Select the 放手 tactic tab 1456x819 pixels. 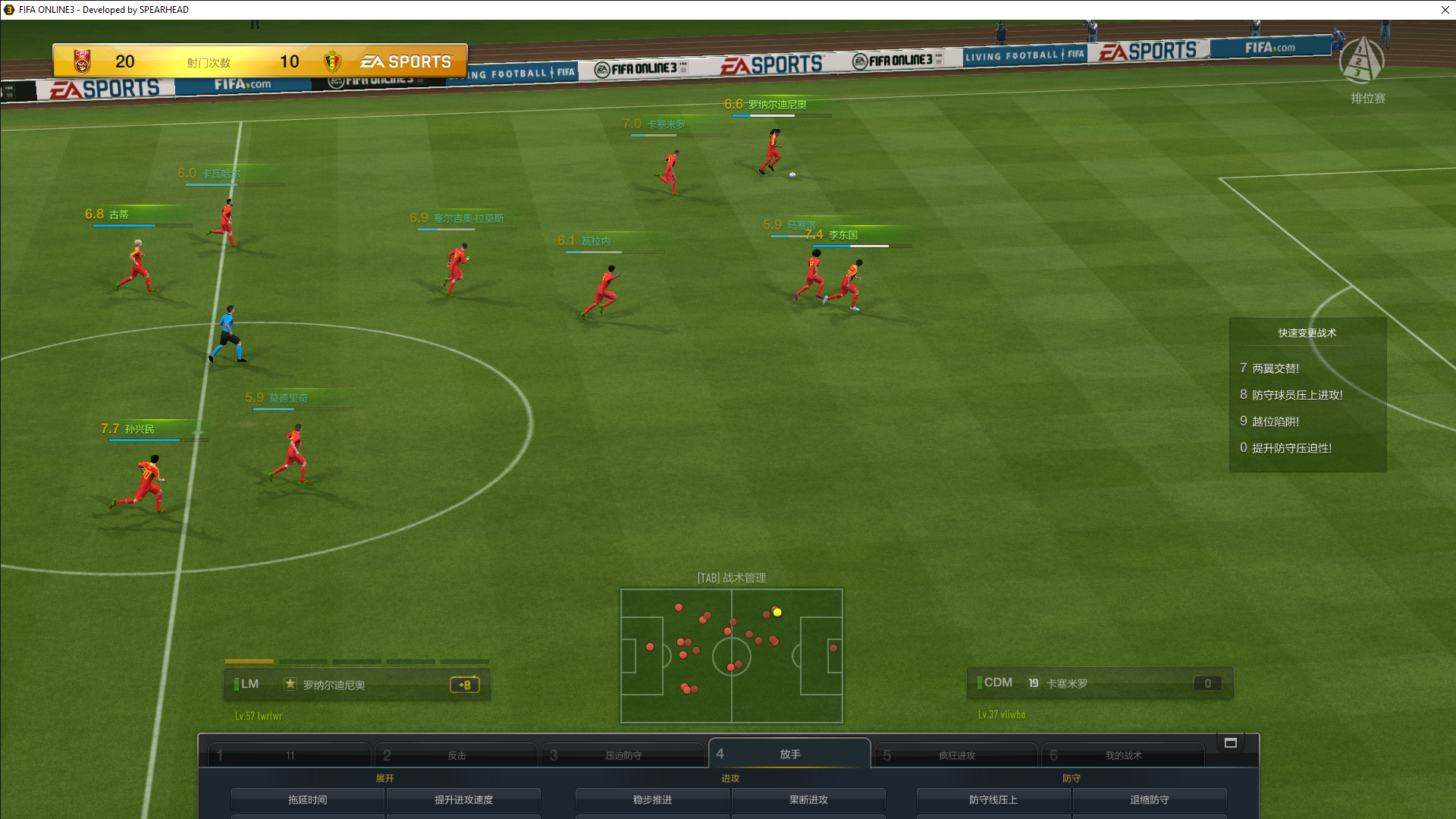(x=789, y=754)
